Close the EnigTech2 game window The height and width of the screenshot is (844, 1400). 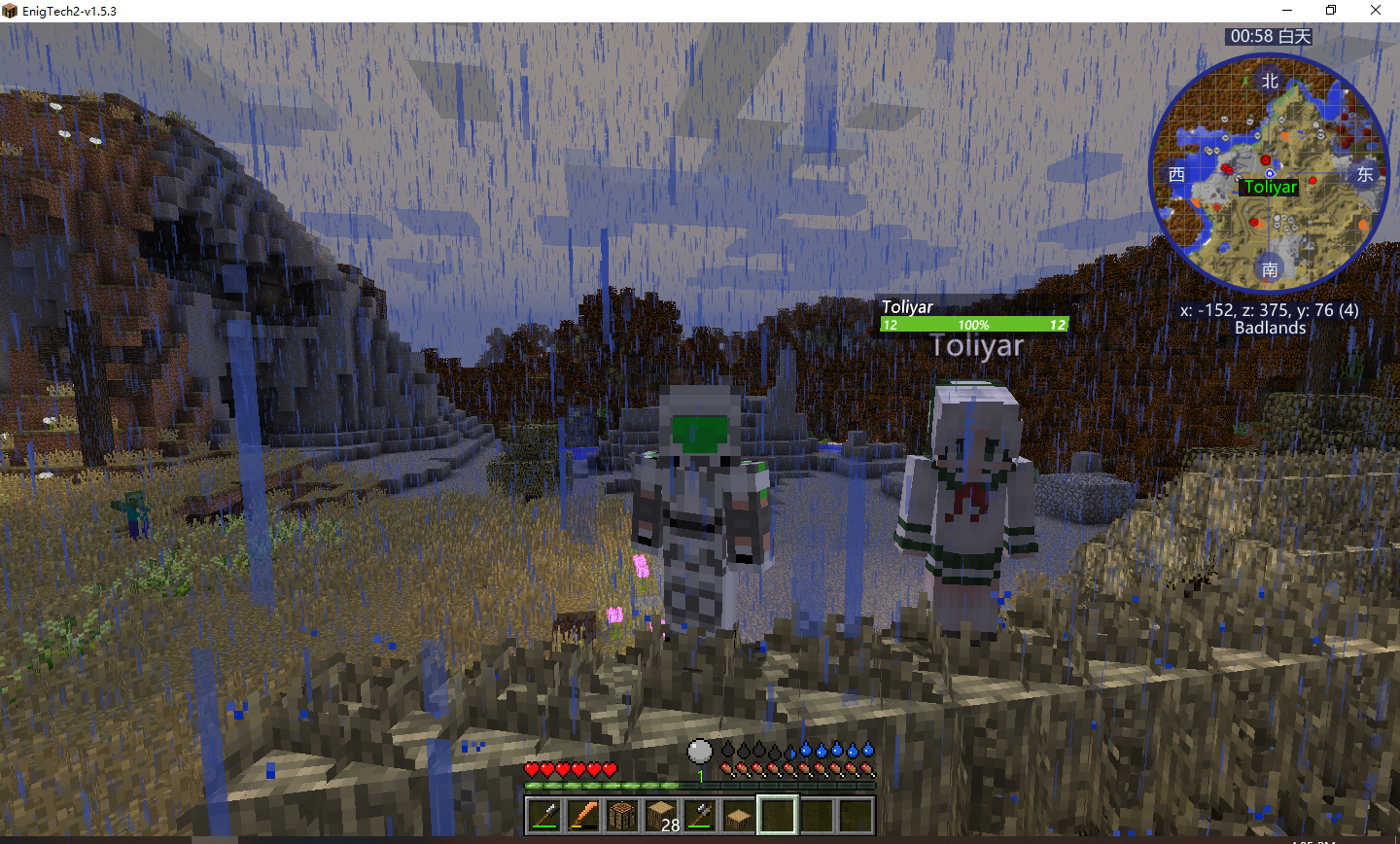pos(1376,11)
